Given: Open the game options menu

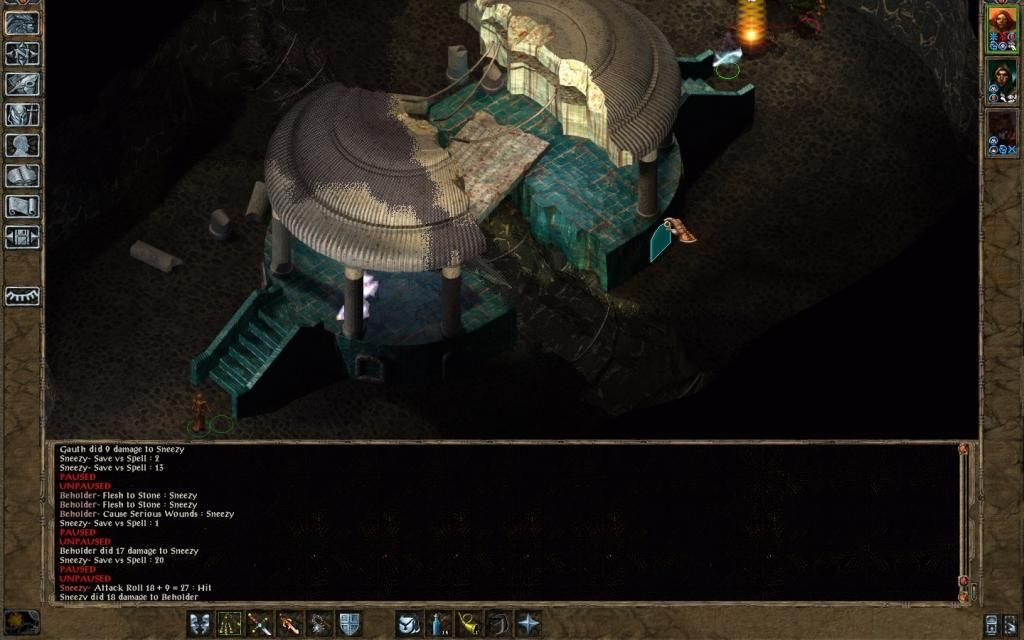Looking at the screenshot, I should click(22, 237).
